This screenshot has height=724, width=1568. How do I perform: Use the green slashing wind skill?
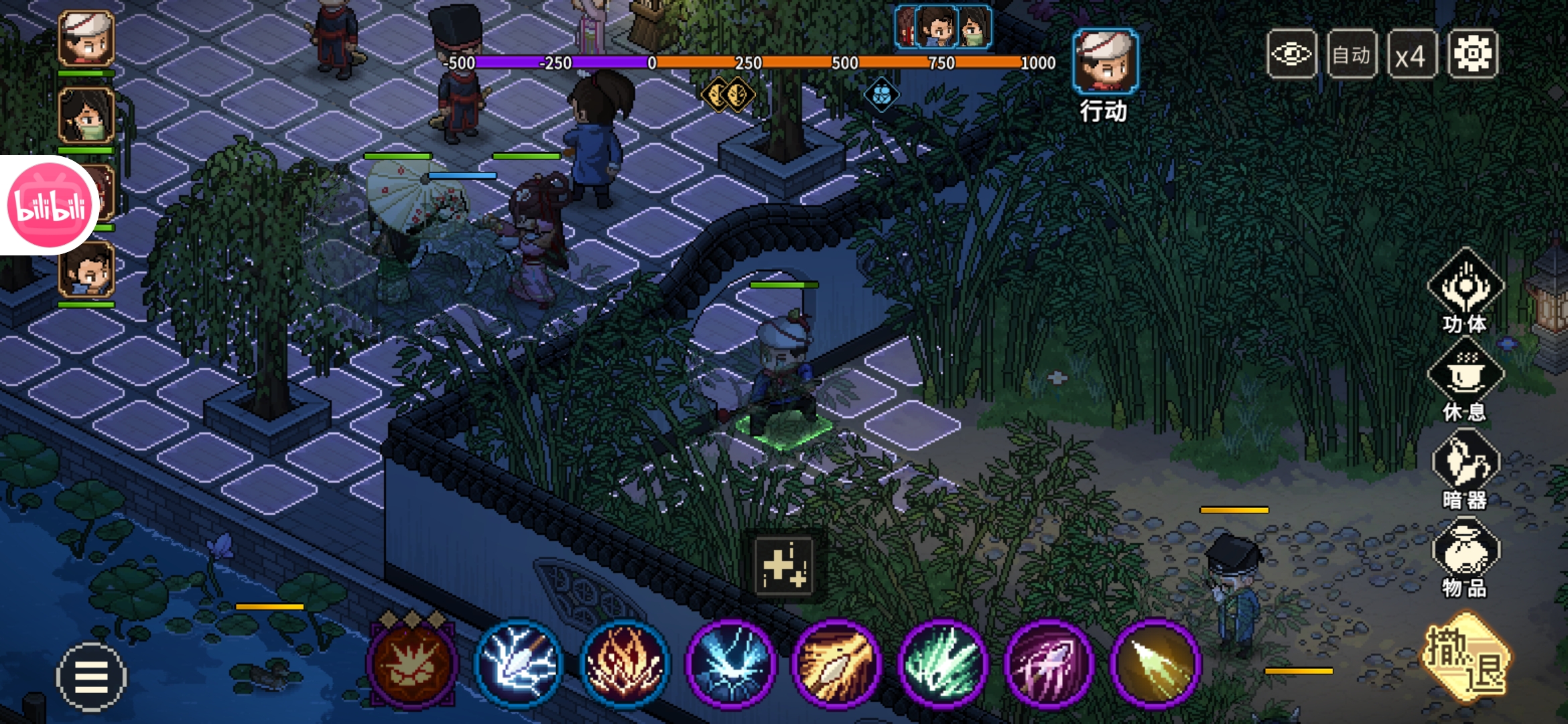943,664
